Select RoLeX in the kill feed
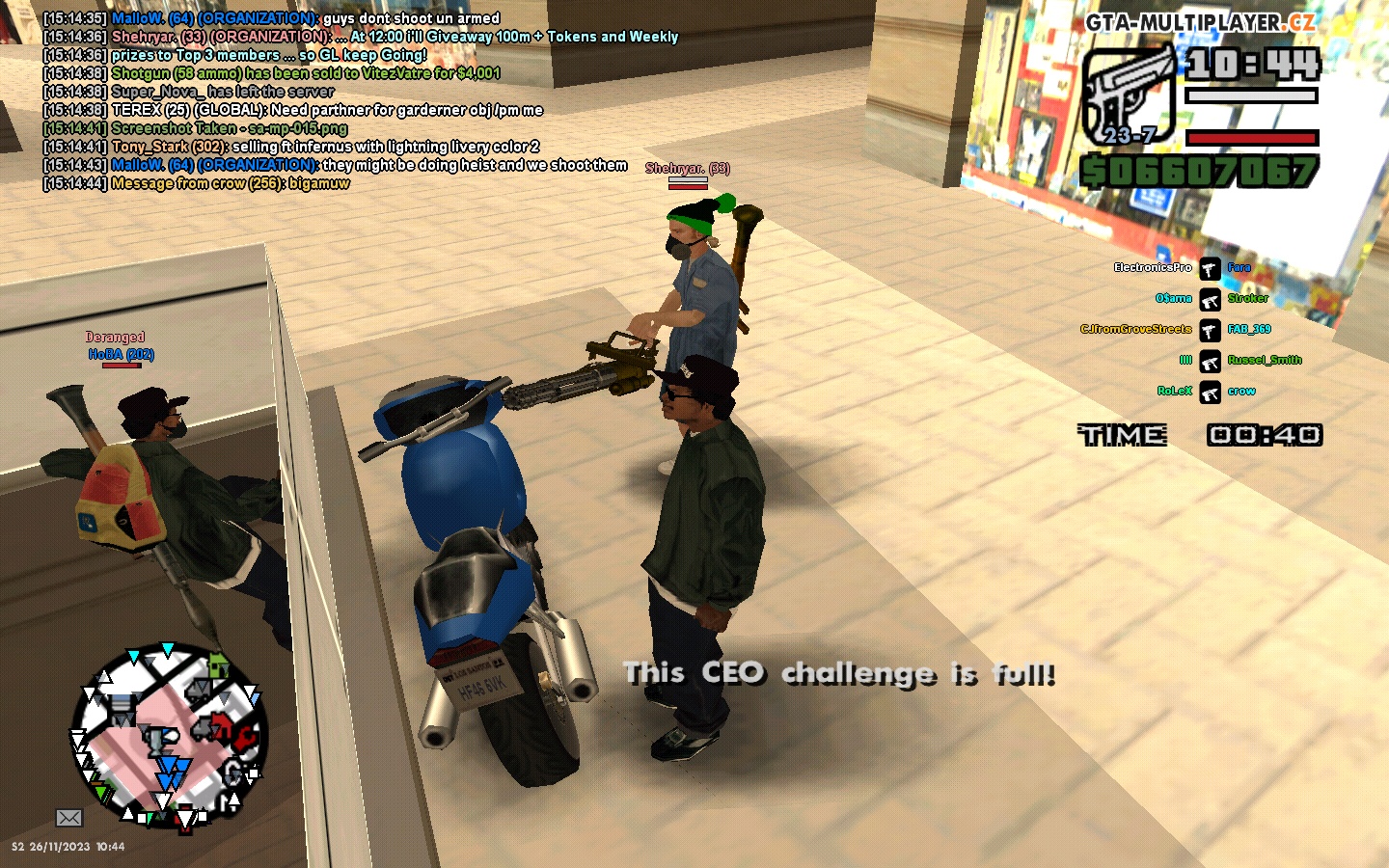The width and height of the screenshot is (1389, 868). pos(1174,391)
